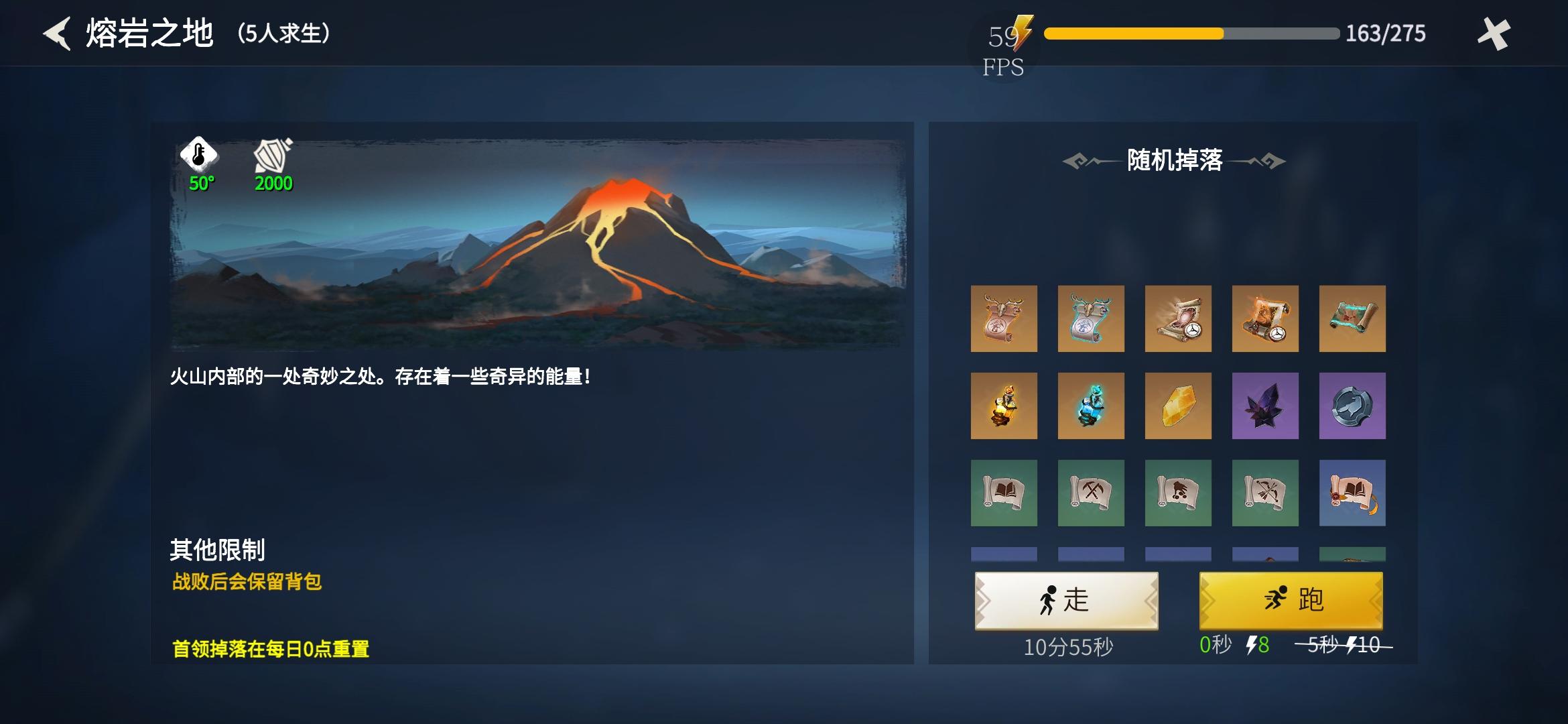
Task: Open the book recipe scroll on green background
Action: click(x=1005, y=494)
